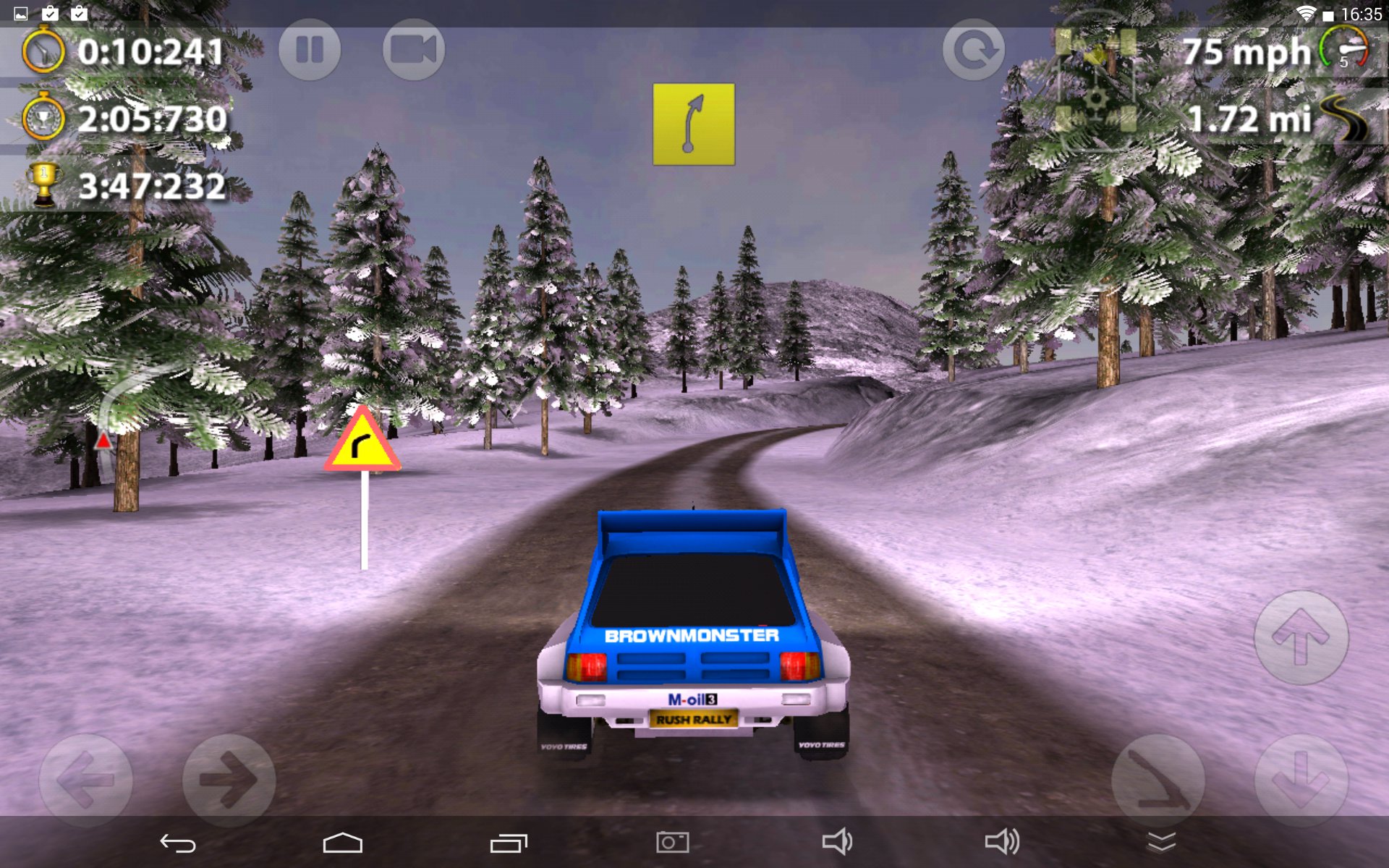Hide the navigation bar with the chevron
Image resolution: width=1389 pixels, height=868 pixels.
(1162, 843)
